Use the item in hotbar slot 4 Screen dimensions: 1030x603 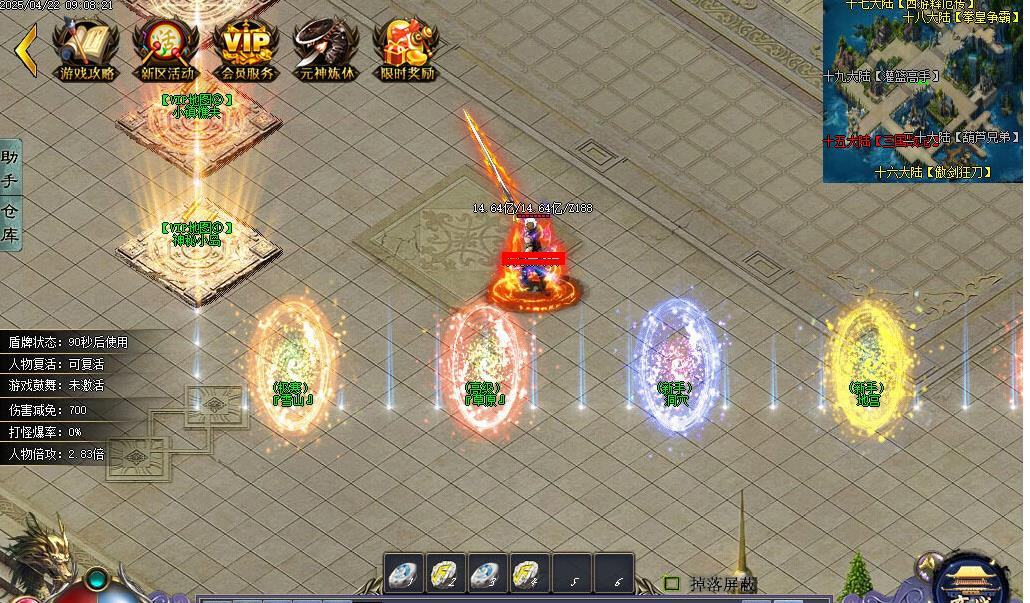(529, 575)
